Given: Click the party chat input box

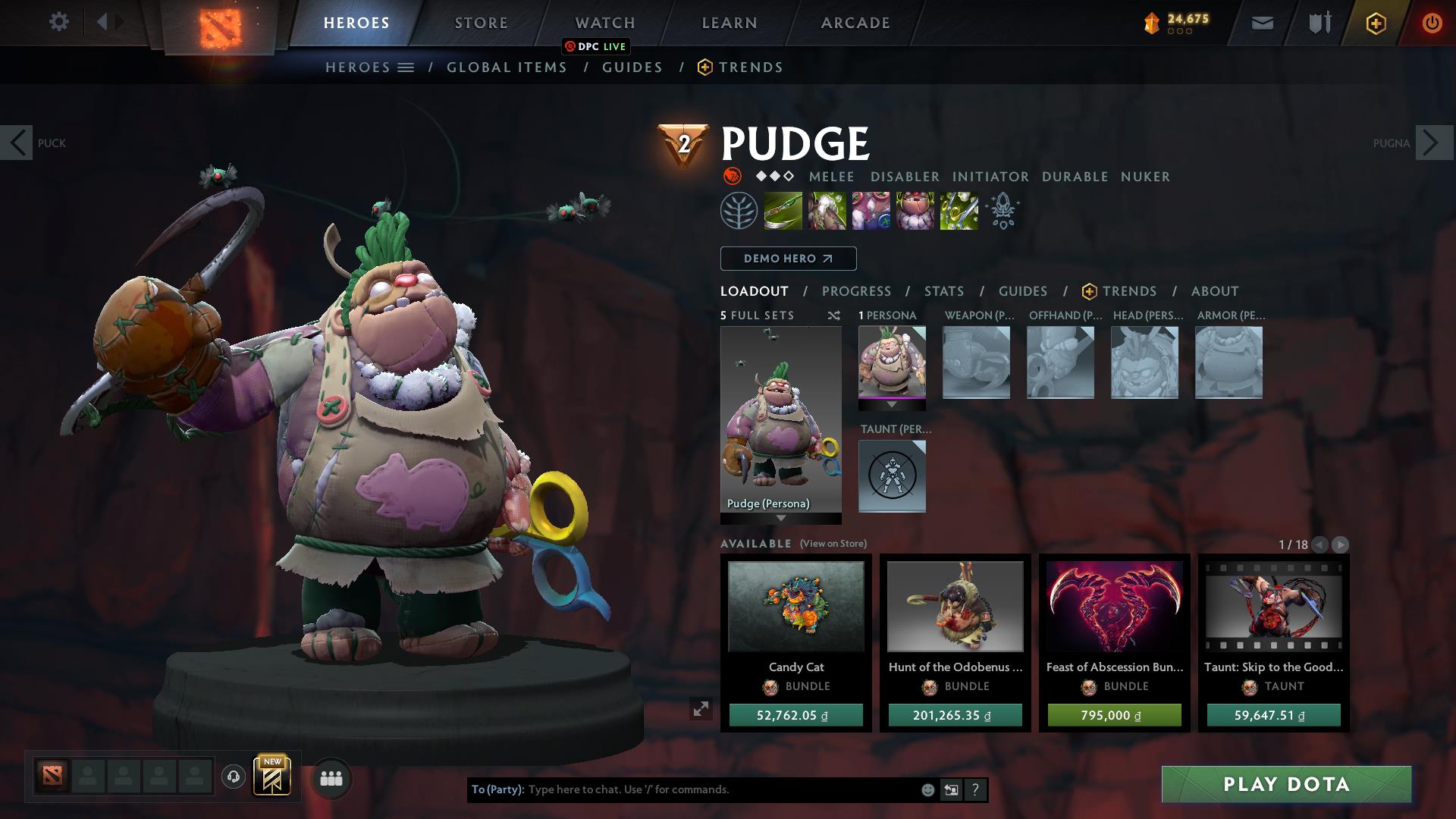Looking at the screenshot, I should 720,789.
